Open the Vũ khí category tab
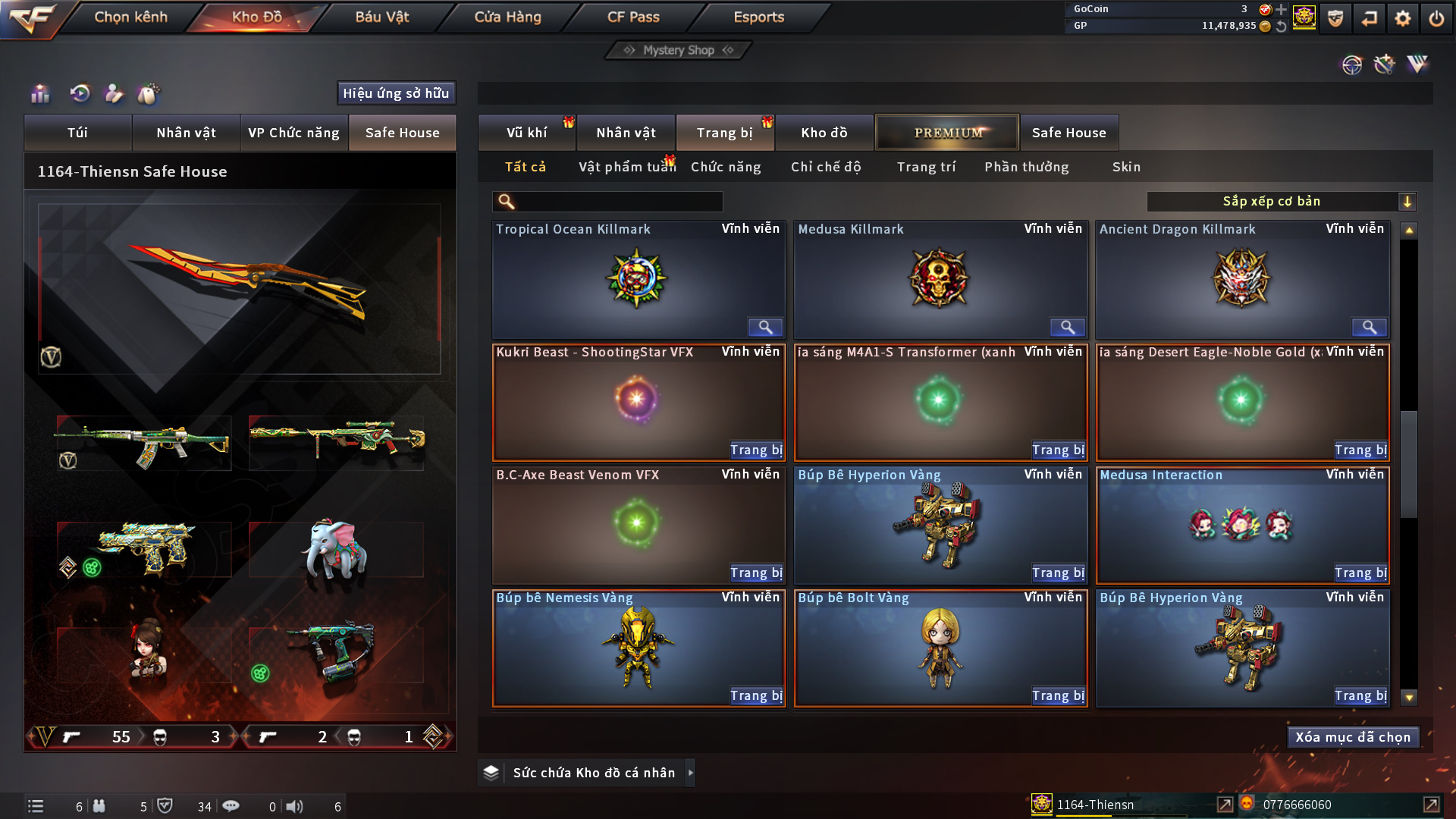The image size is (1456, 819). [526, 133]
